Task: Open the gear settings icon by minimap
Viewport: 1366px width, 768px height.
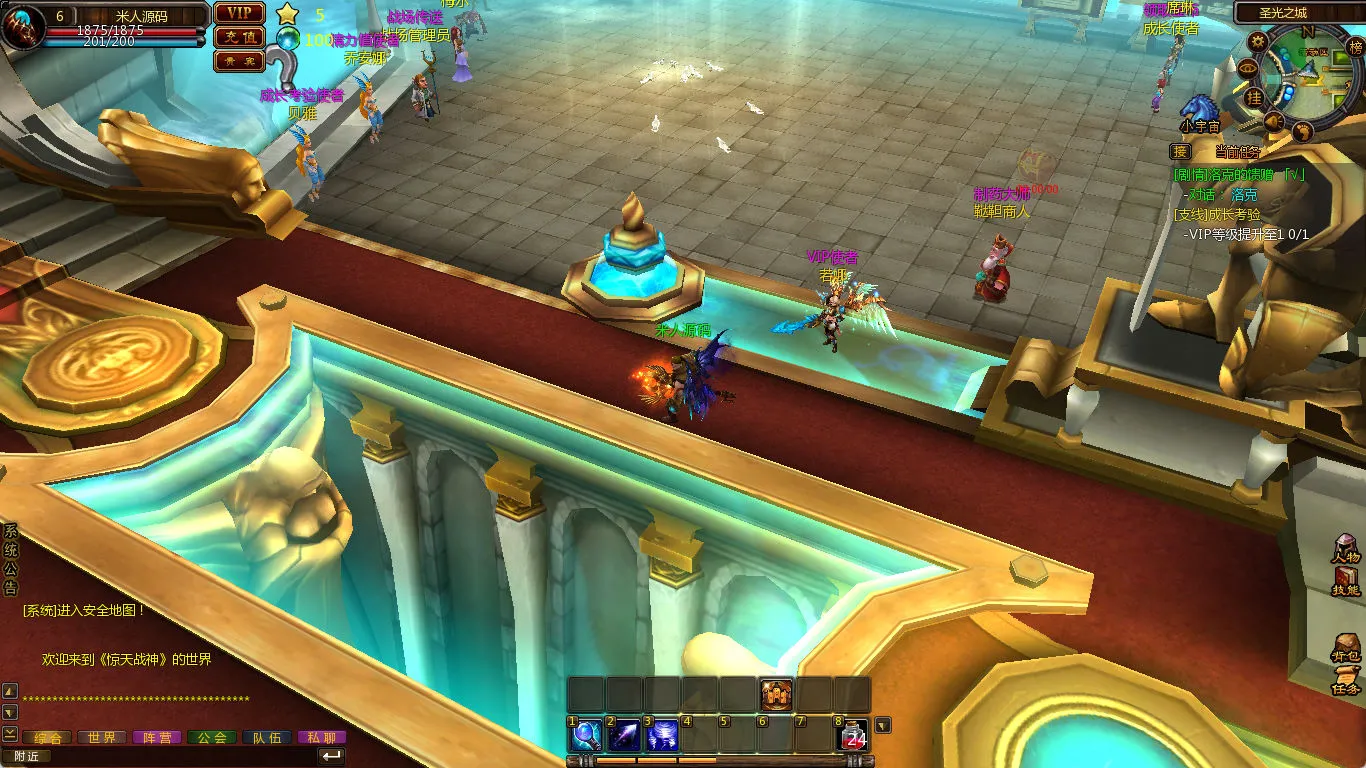Action: click(x=1258, y=41)
